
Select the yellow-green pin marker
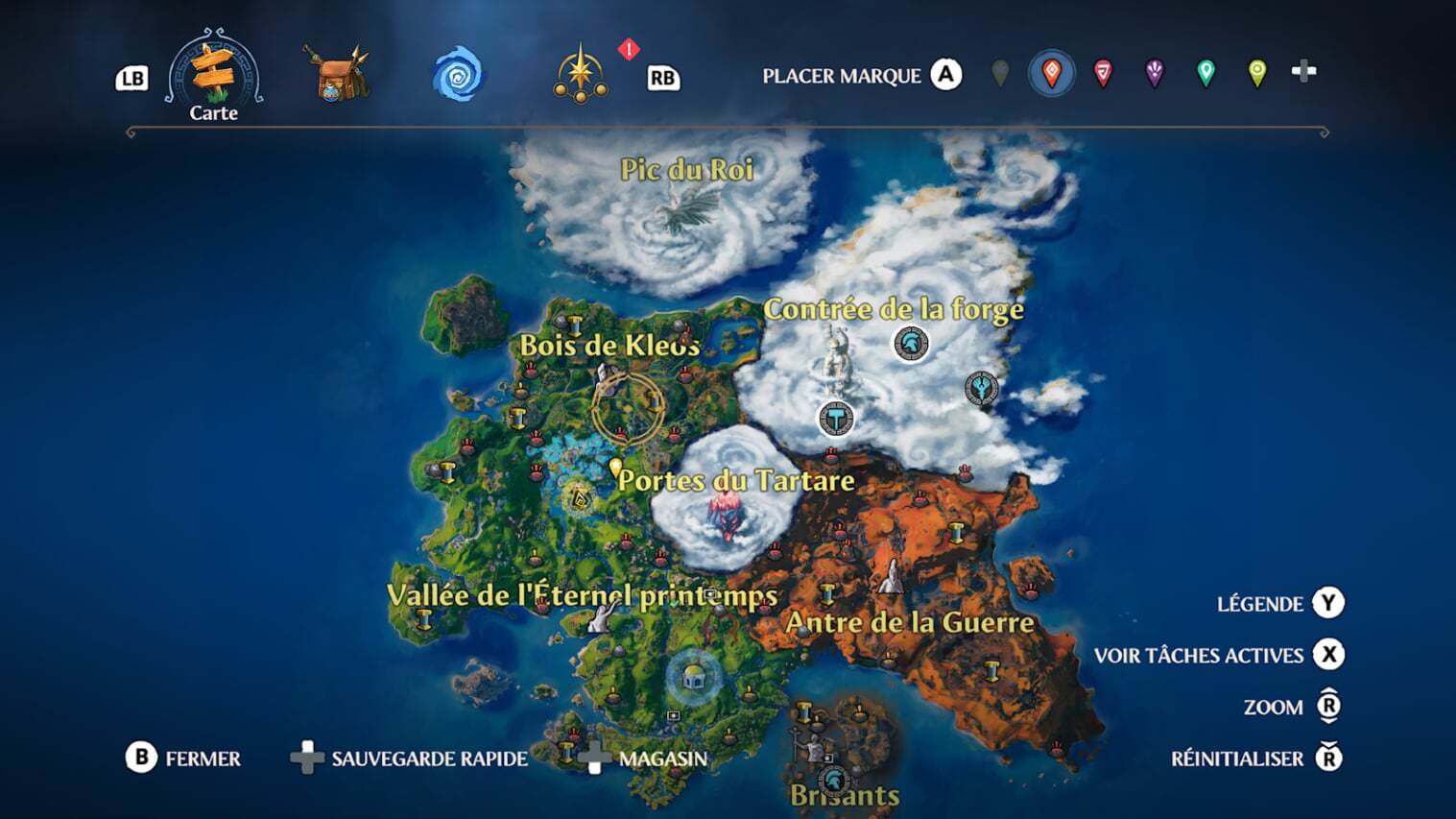tap(1256, 73)
